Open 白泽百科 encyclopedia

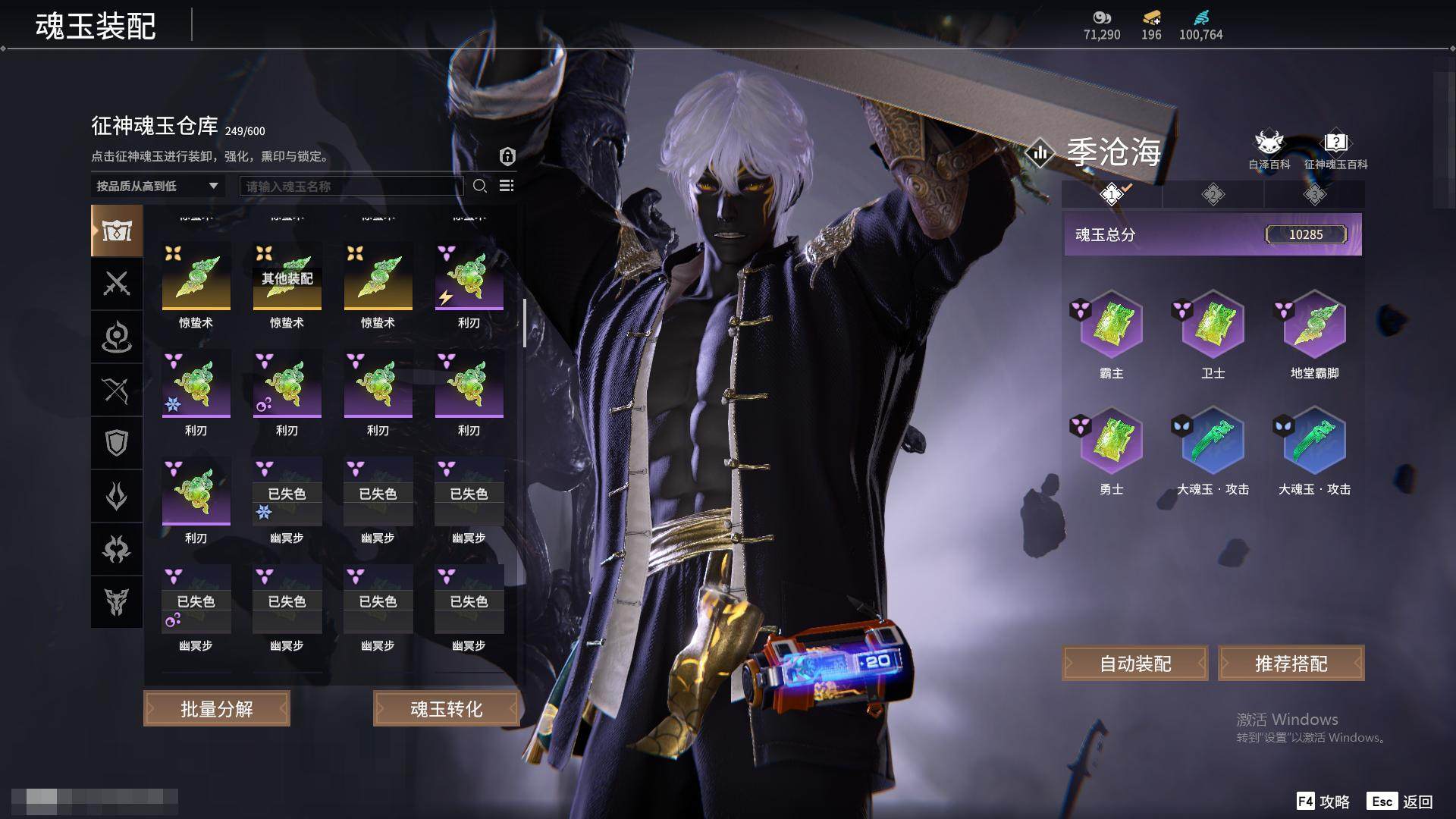[1269, 149]
